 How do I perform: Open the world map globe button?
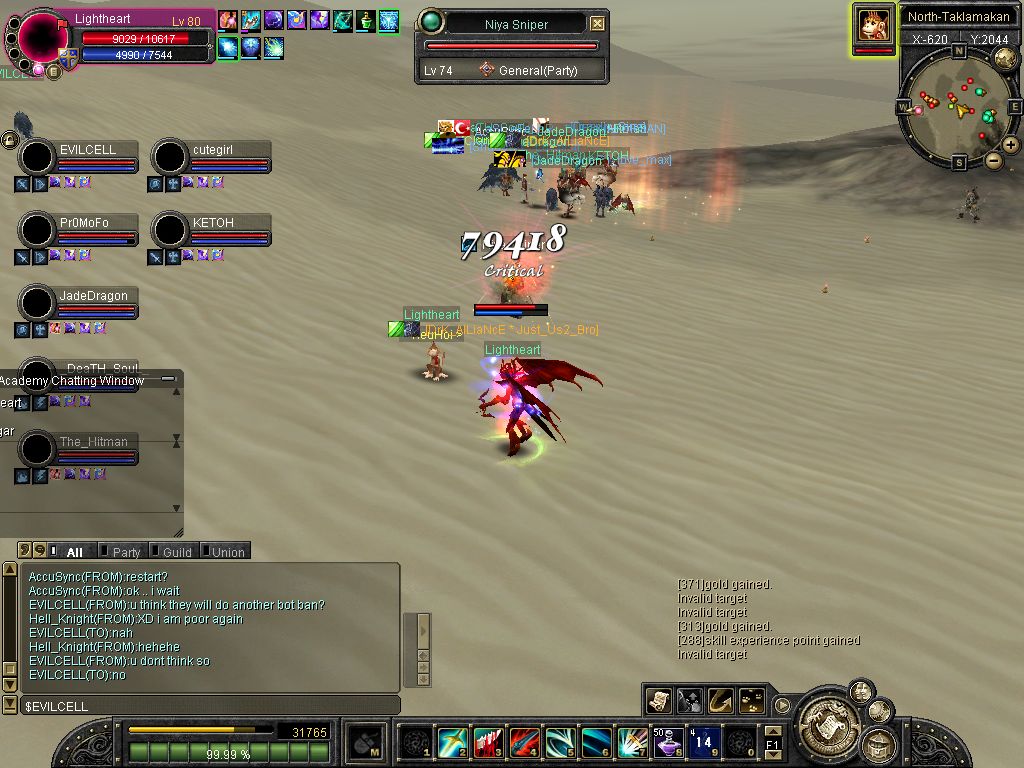[1006, 58]
